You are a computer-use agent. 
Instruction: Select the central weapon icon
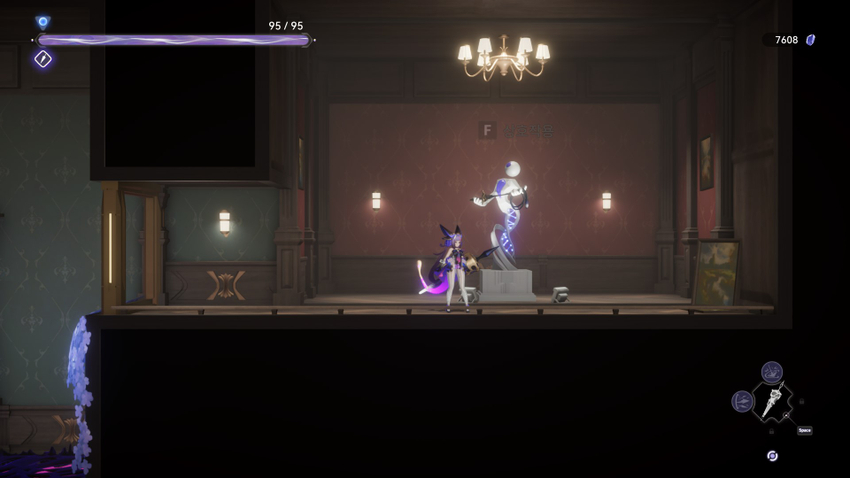[x=772, y=402]
